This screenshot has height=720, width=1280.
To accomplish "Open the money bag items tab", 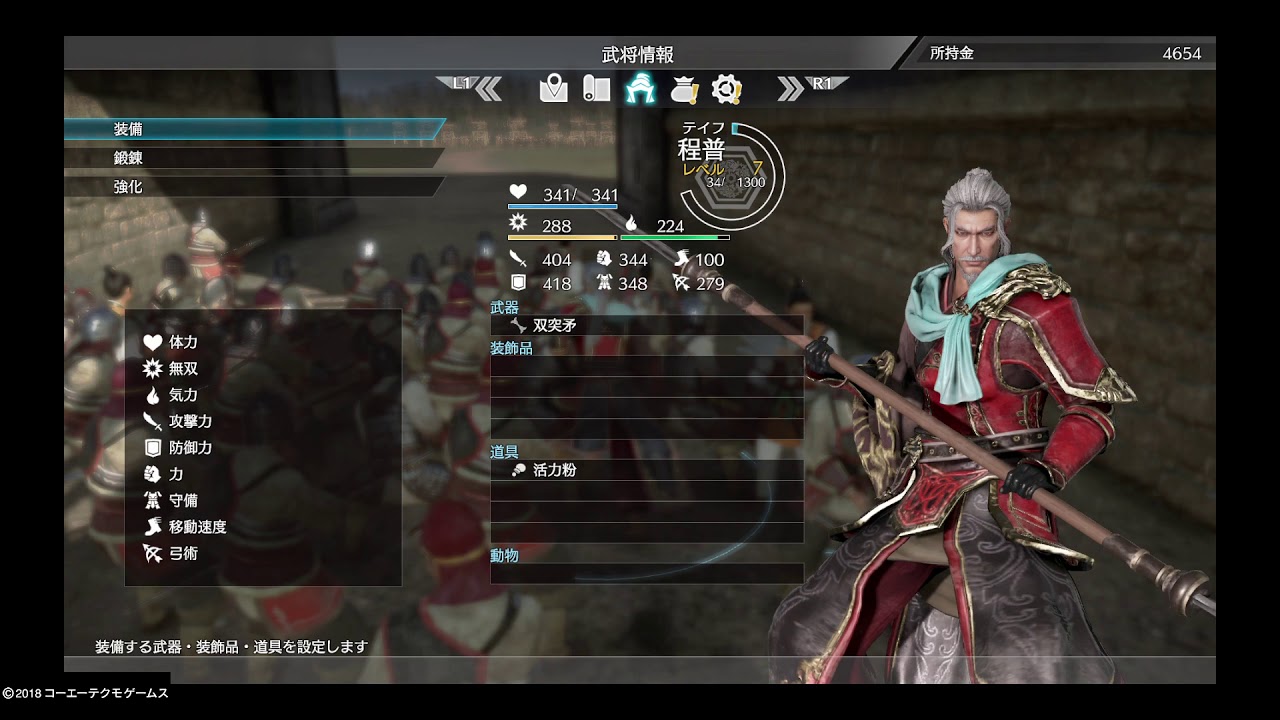I will (x=684, y=89).
